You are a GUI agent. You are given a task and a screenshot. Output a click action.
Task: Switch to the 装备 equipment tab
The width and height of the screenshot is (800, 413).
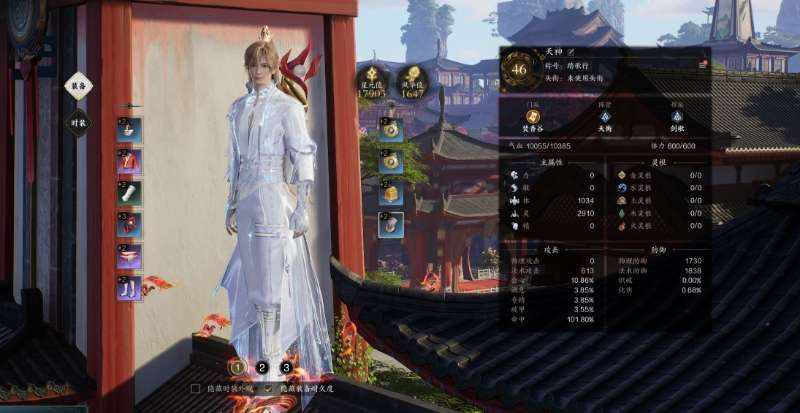pyautogui.click(x=78, y=87)
